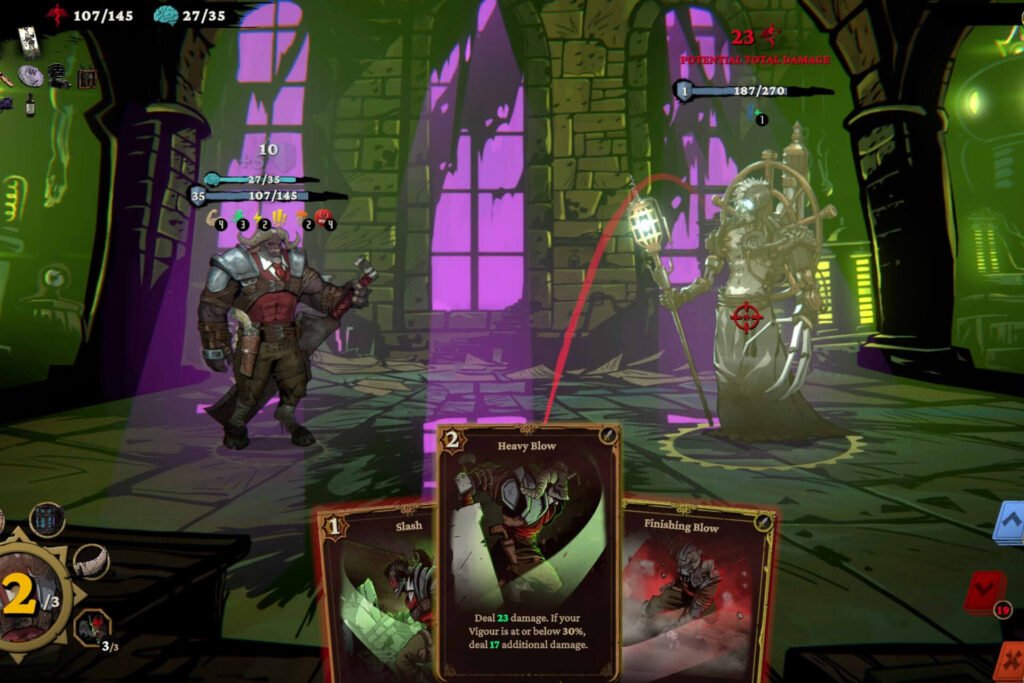Trigger the octagonal hero skill with 3/3 charges
1024x683 pixels.
click(92, 628)
